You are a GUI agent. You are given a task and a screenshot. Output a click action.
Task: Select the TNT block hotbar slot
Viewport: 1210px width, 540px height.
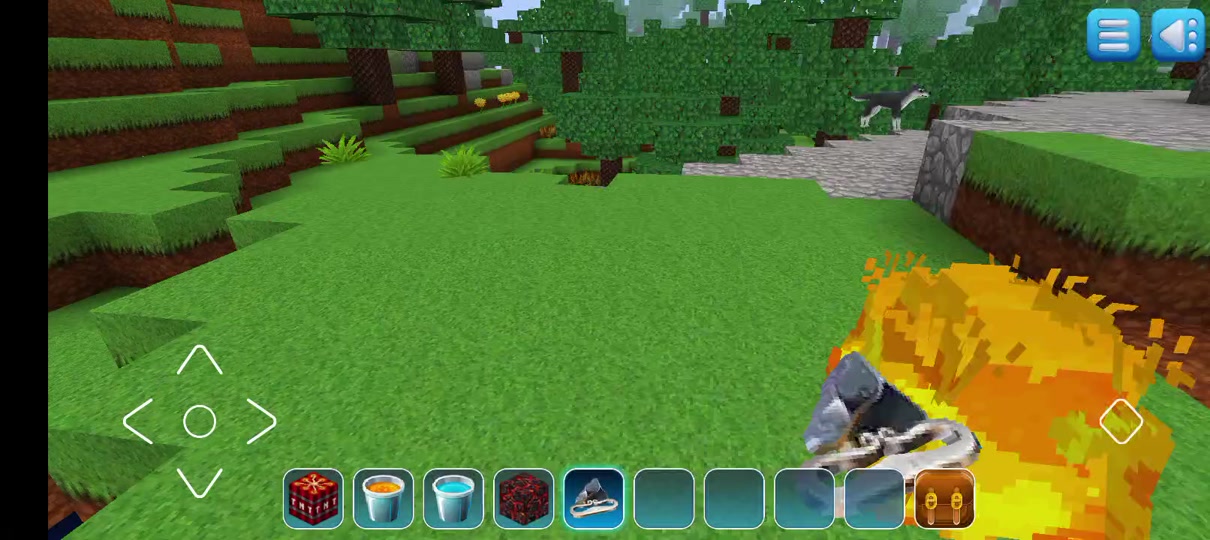click(313, 498)
